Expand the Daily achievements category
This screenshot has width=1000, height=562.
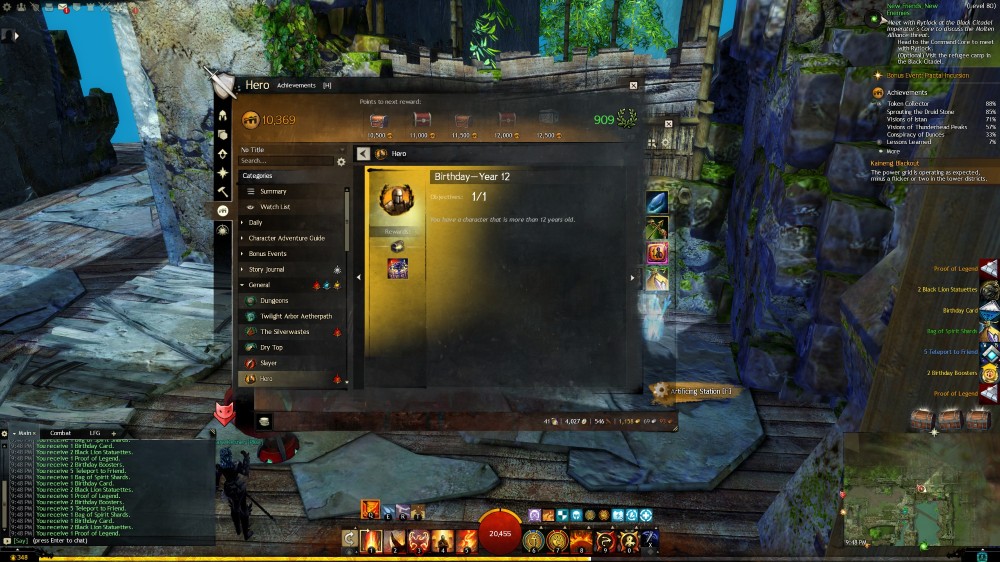click(255, 223)
